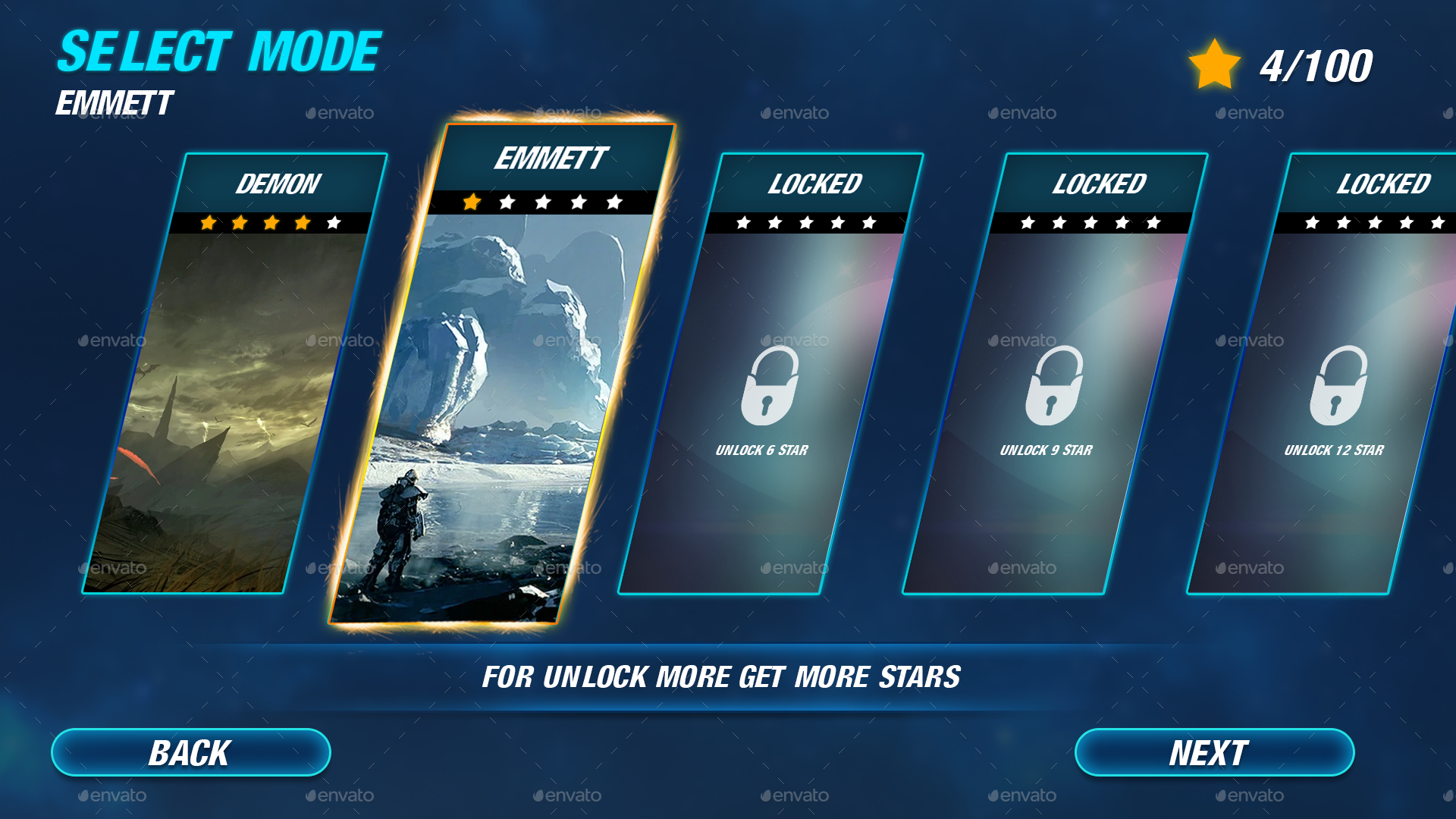Select the filled orange star on the Emmett card

[472, 202]
